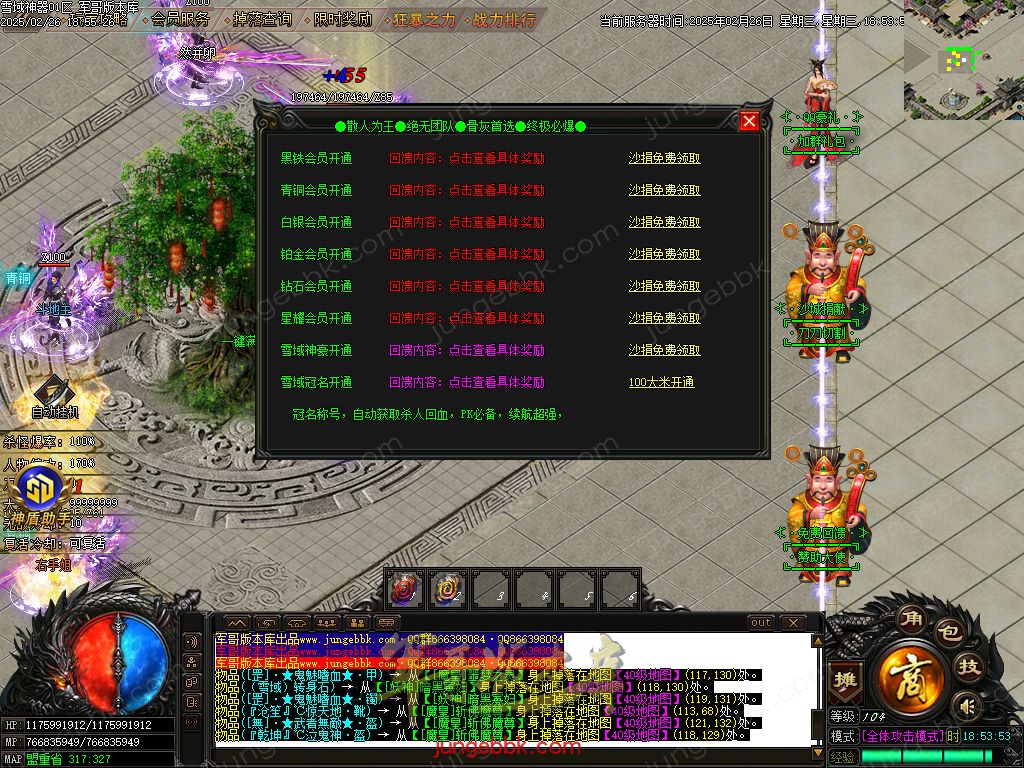1024x768 pixels.
Task: Open 会员服务 in the top menu
Action: click(x=181, y=19)
